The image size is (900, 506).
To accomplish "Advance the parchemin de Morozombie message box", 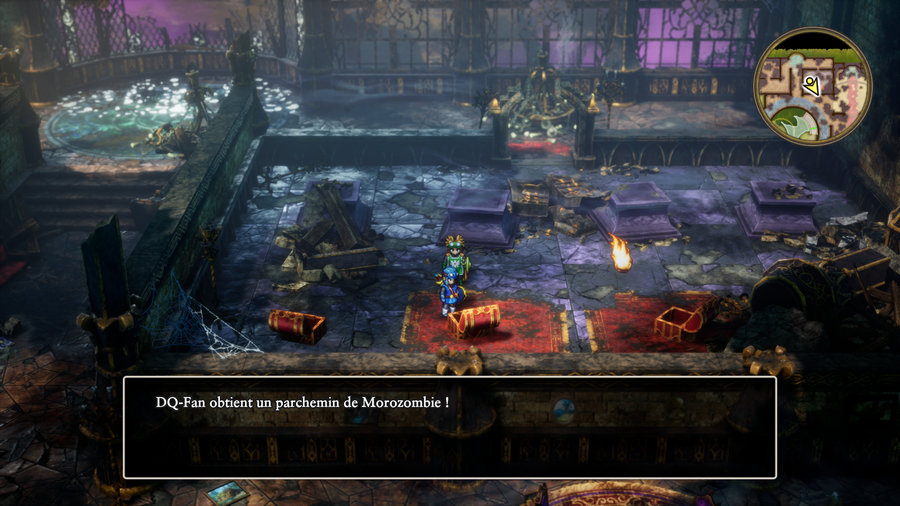I will [449, 427].
